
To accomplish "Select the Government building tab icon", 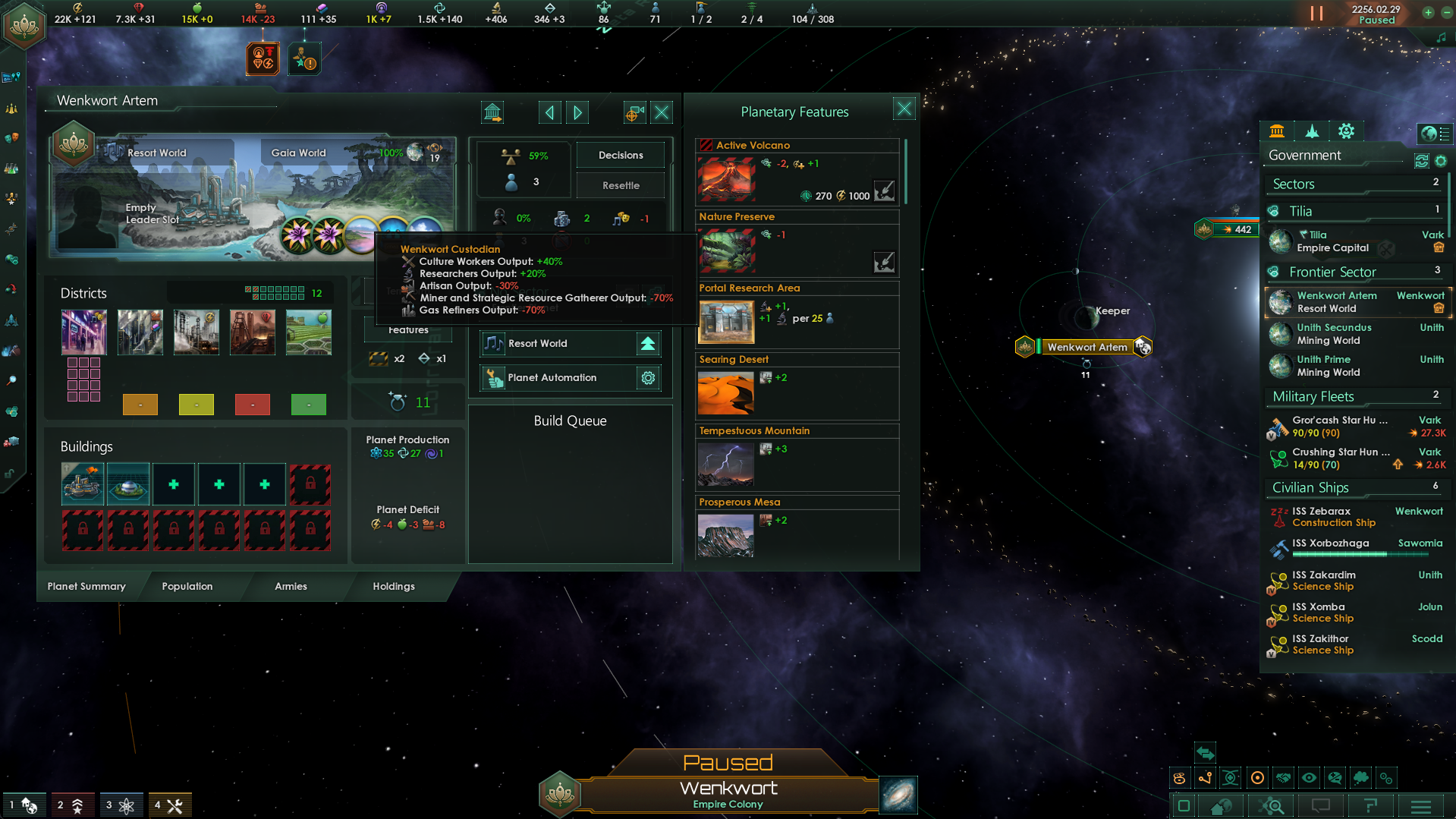I will 1278,131.
